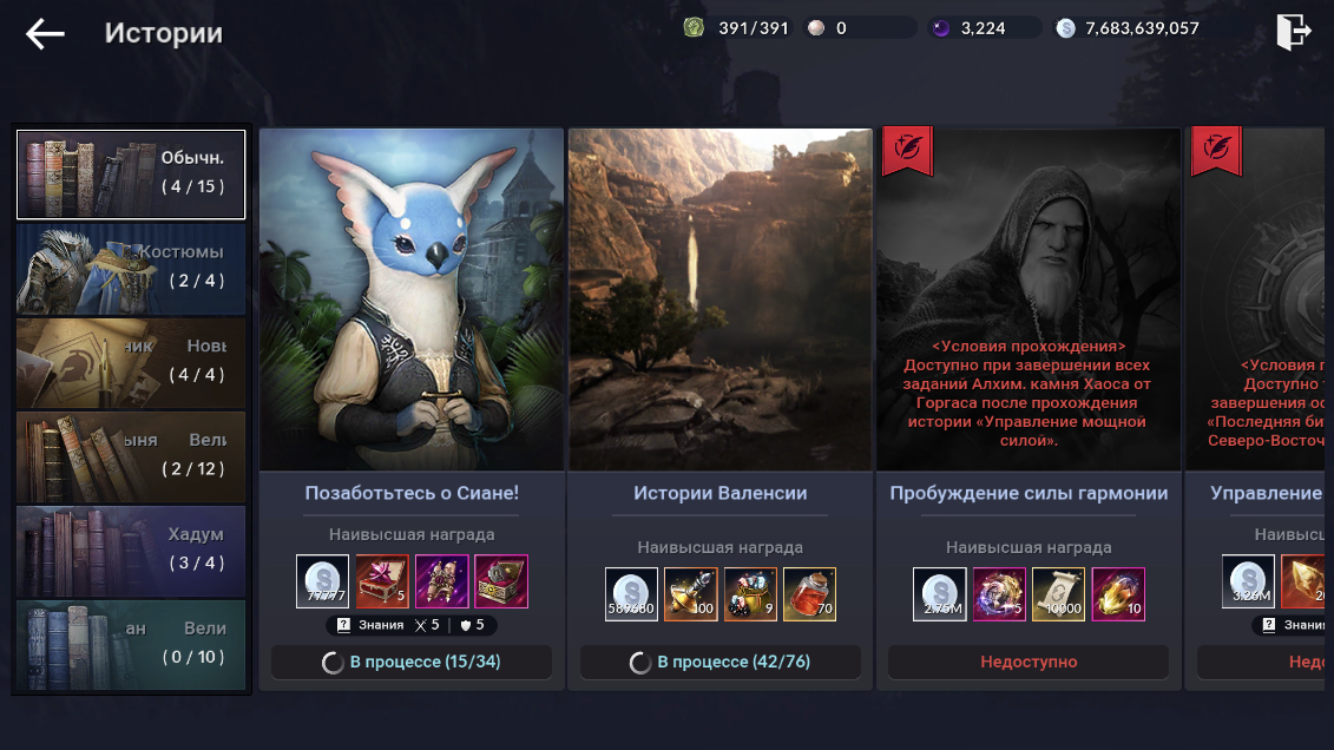The image size is (1334, 750).
Task: Inspect the pink treasure chest reward icon
Action: (x=501, y=582)
